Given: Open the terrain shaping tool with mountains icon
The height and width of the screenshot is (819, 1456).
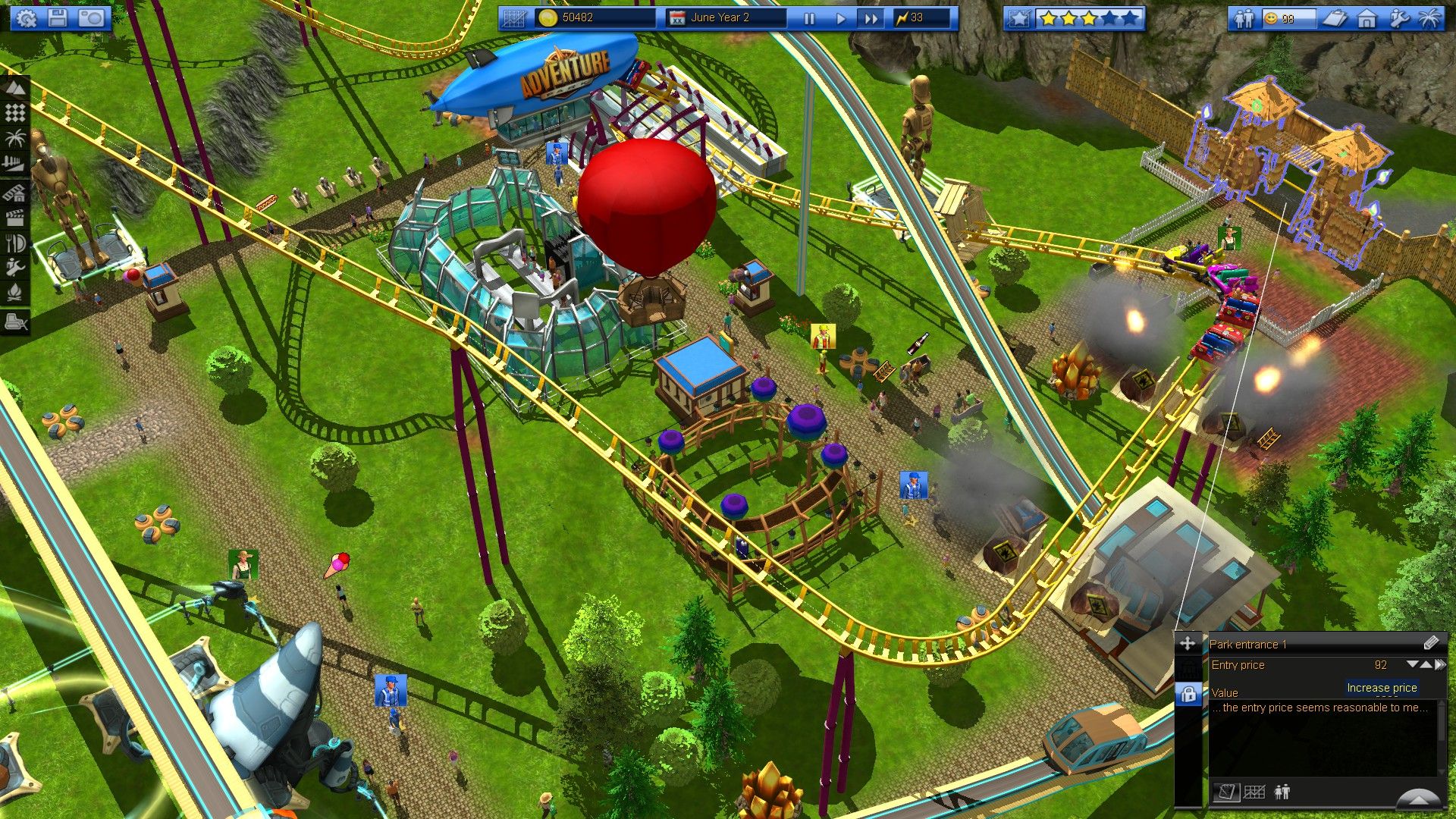Looking at the screenshot, I should coord(17,88).
